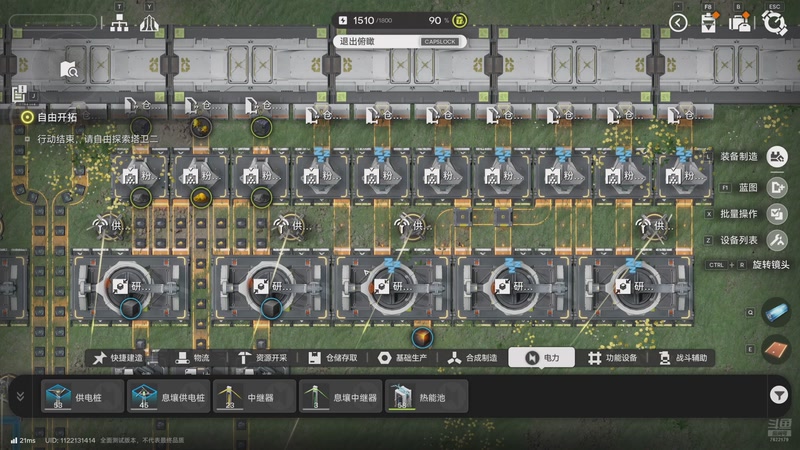The width and height of the screenshot is (800, 450).
Task: Open the 设备列表 device list
Action: click(x=776, y=240)
